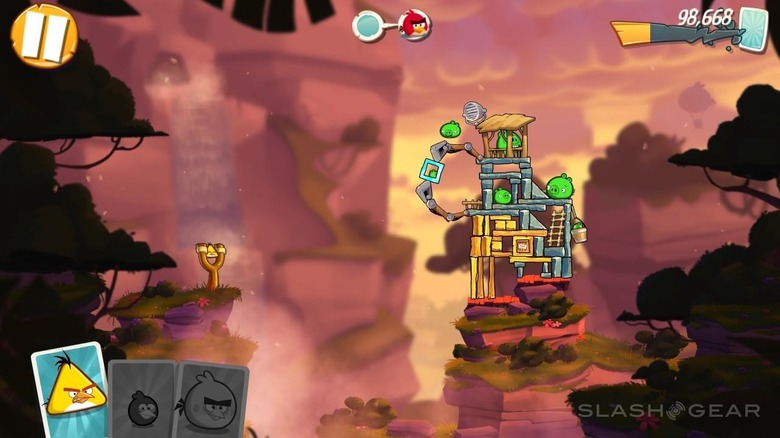Select the yellow Chuck bird card
780x438 pixels.
[70, 391]
